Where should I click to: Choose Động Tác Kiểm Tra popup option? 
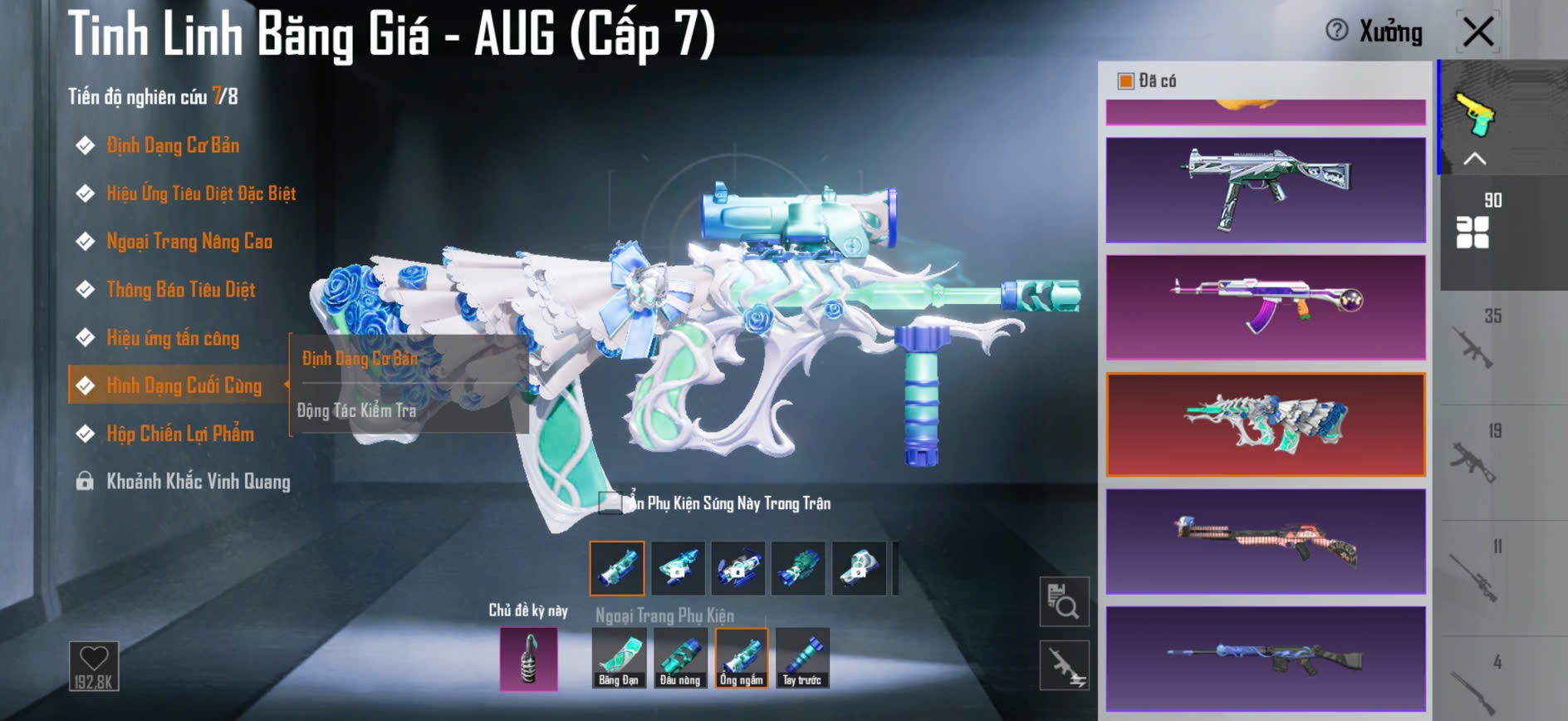[x=357, y=410]
